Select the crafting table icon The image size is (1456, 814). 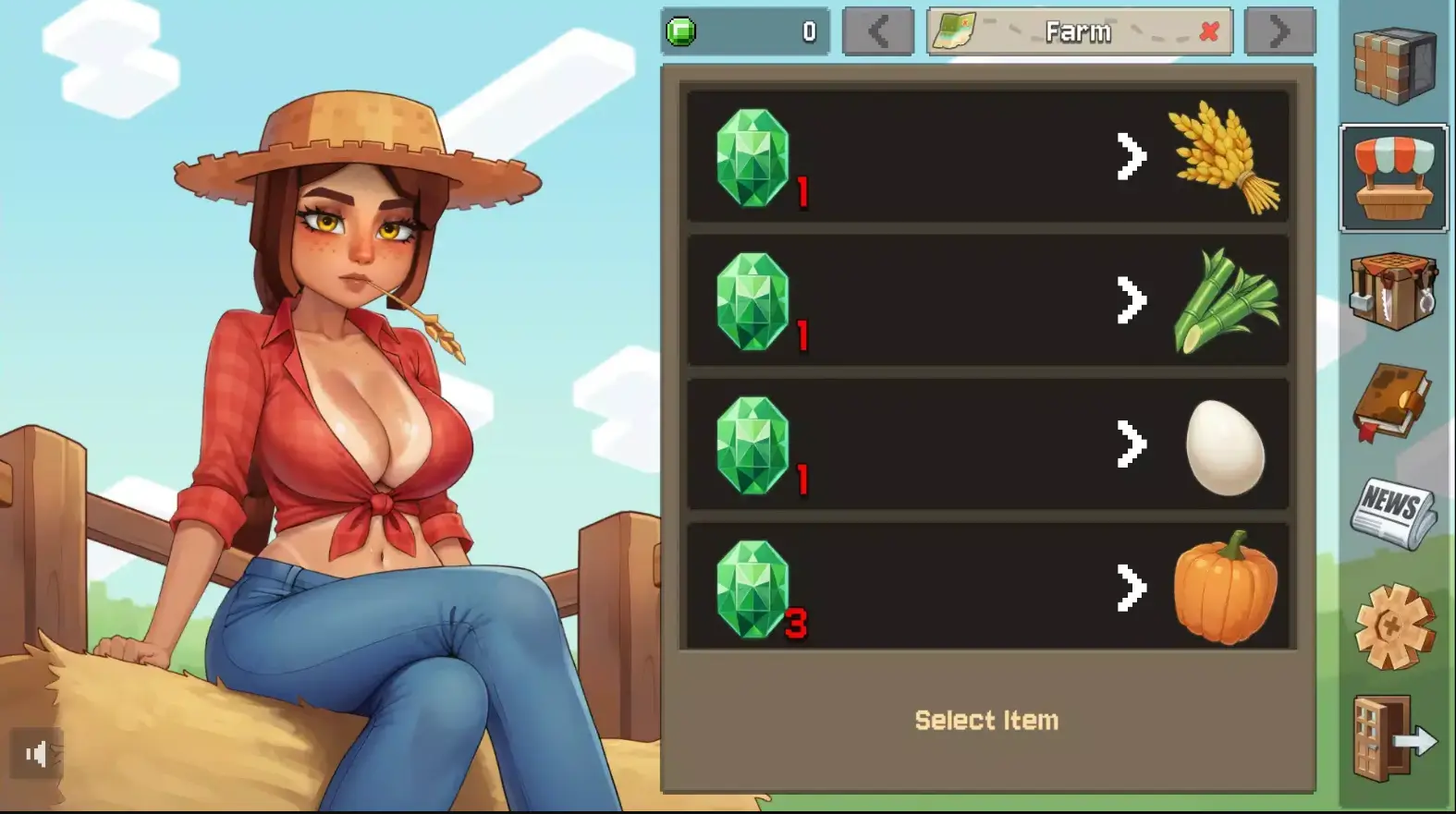1392,292
